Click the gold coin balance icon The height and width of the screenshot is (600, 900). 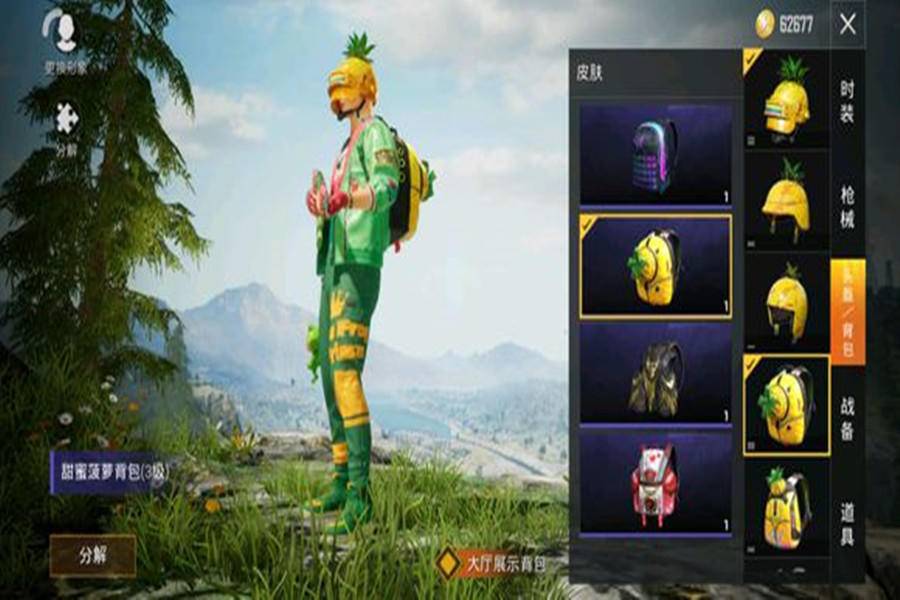click(765, 24)
